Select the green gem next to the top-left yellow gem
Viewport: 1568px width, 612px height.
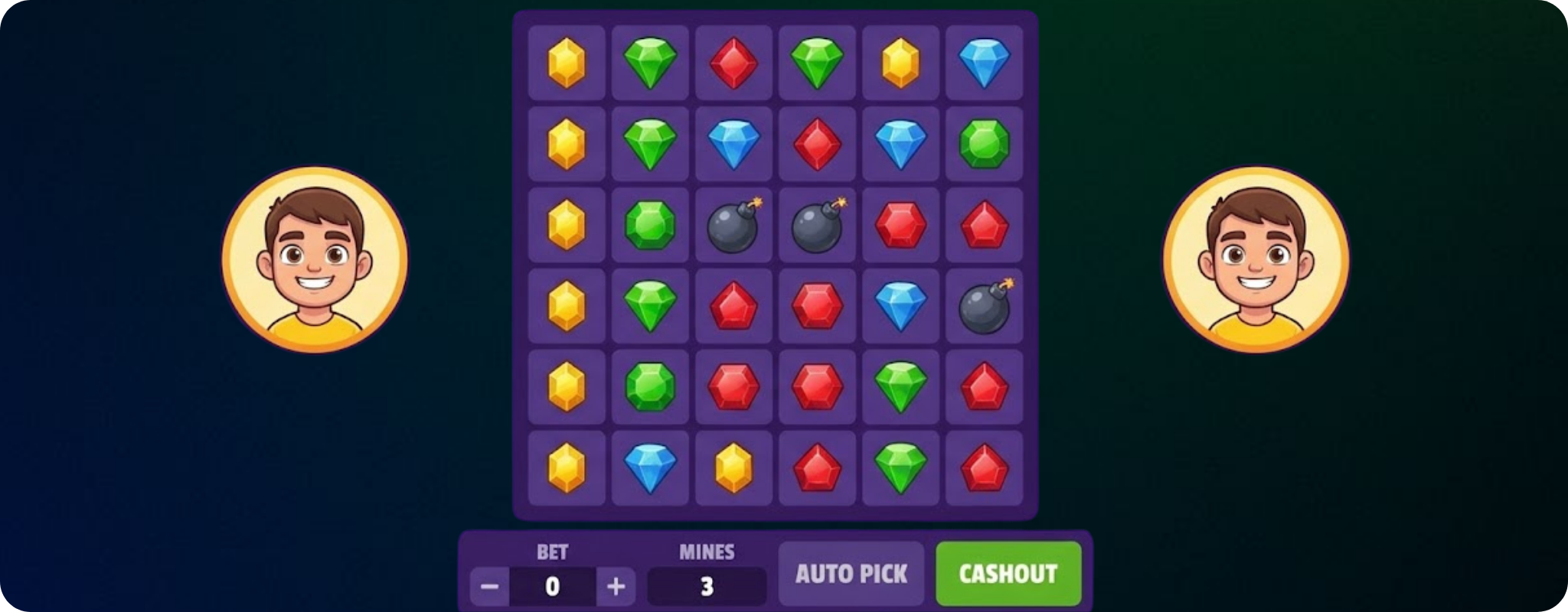coord(649,63)
